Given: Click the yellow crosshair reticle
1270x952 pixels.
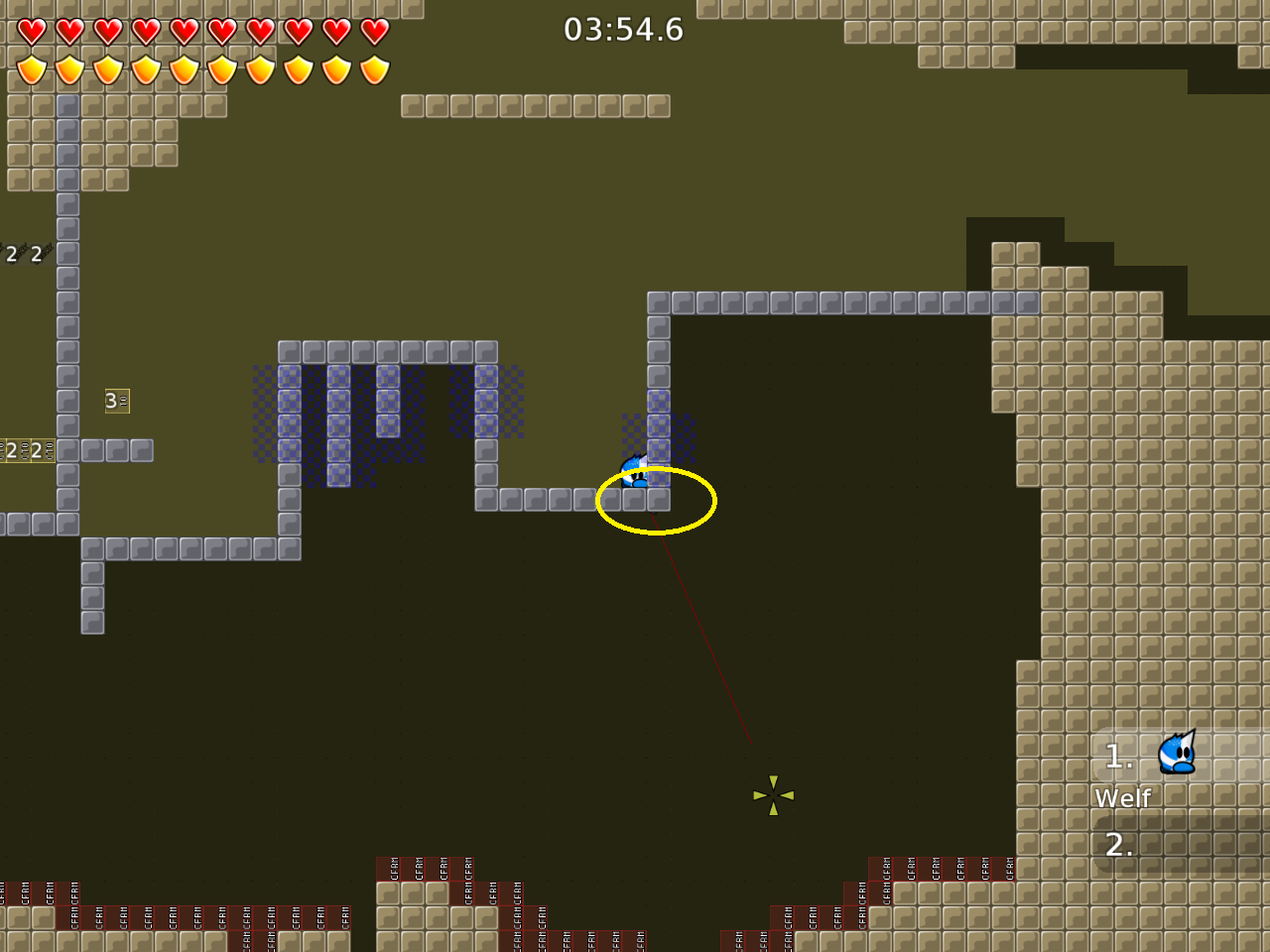Looking at the screenshot, I should (x=772, y=797).
